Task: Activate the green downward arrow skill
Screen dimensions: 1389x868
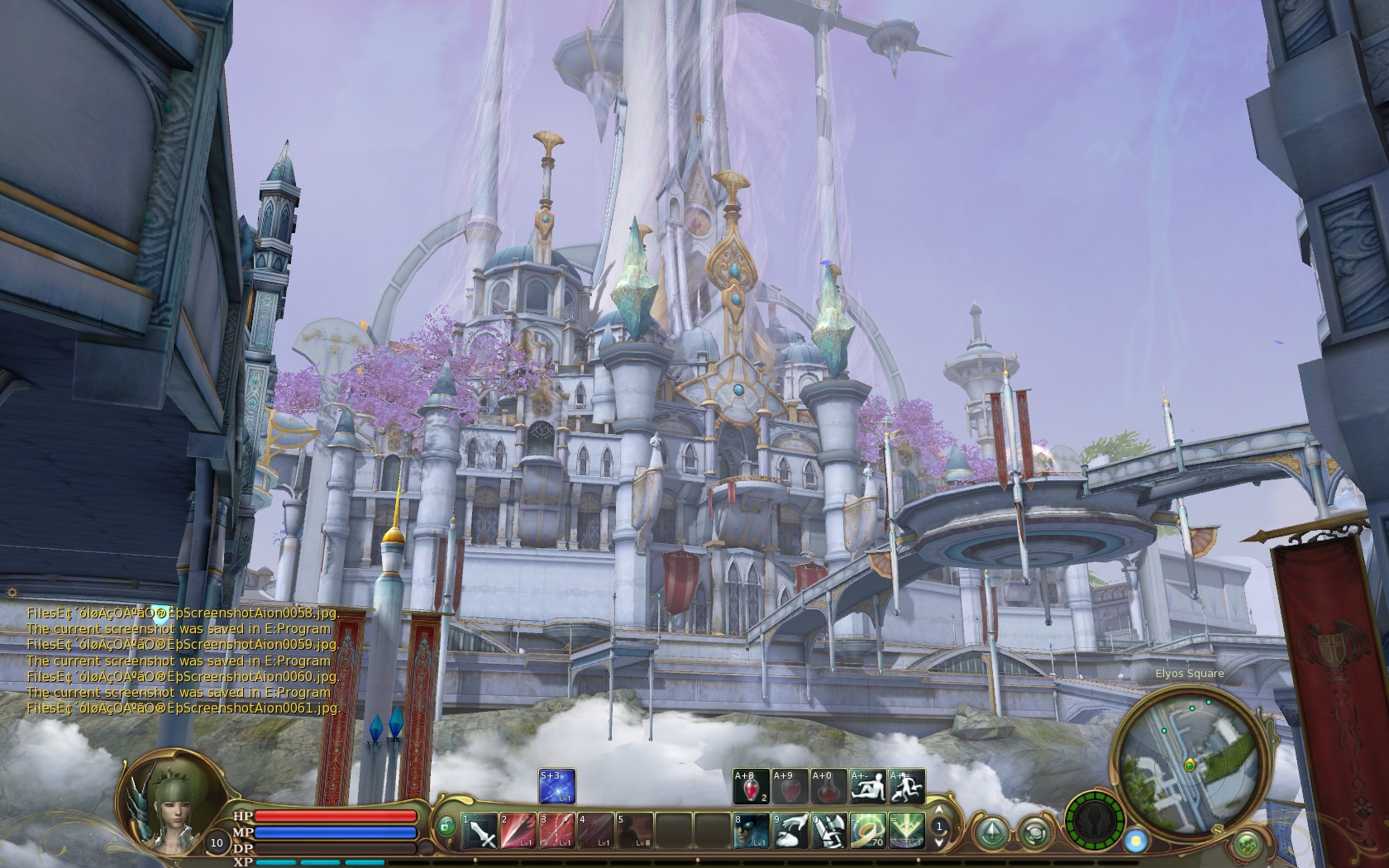Action: 906,831
